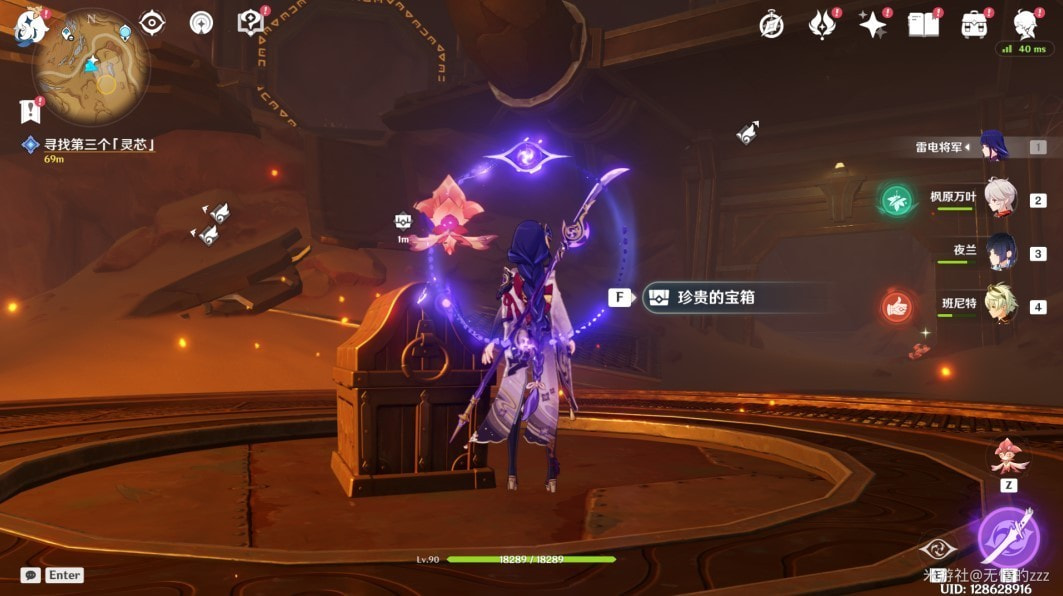Screen dimensions: 1063x596
Task: Open the tutorial speech-bubble icon with question mark
Action: click(x=250, y=22)
